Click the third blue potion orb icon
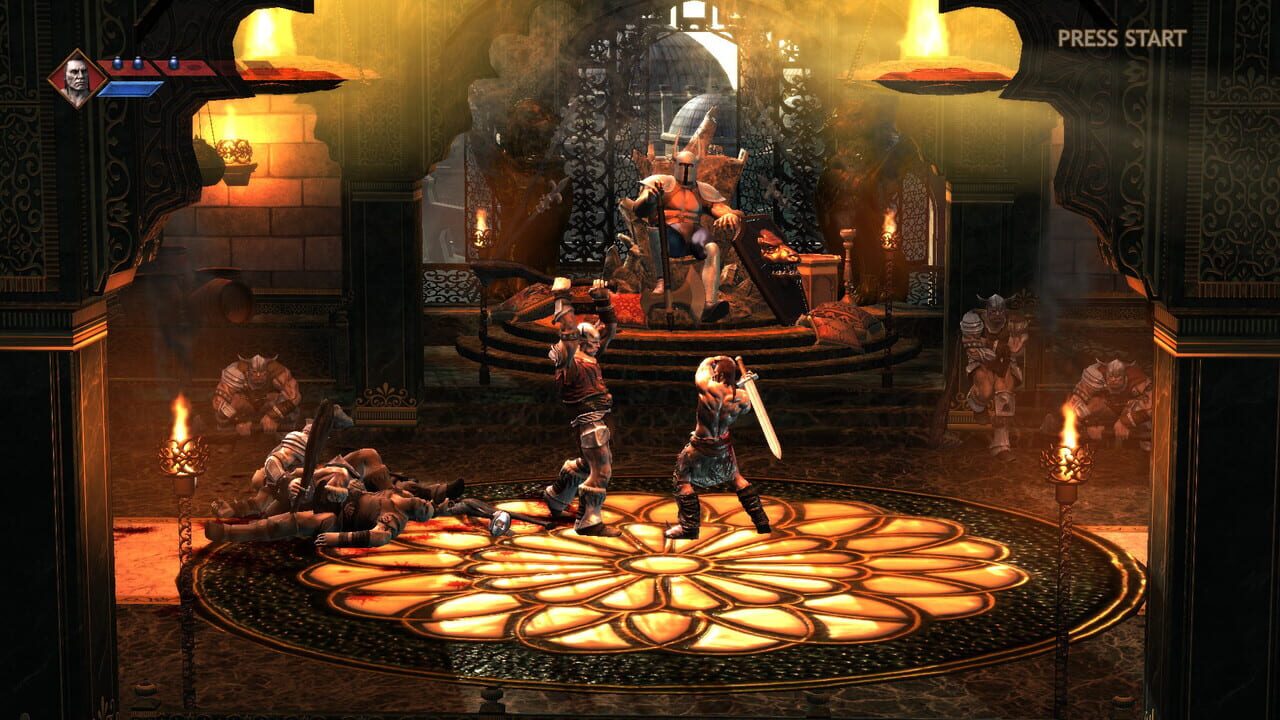1280x720 pixels. [x=174, y=62]
